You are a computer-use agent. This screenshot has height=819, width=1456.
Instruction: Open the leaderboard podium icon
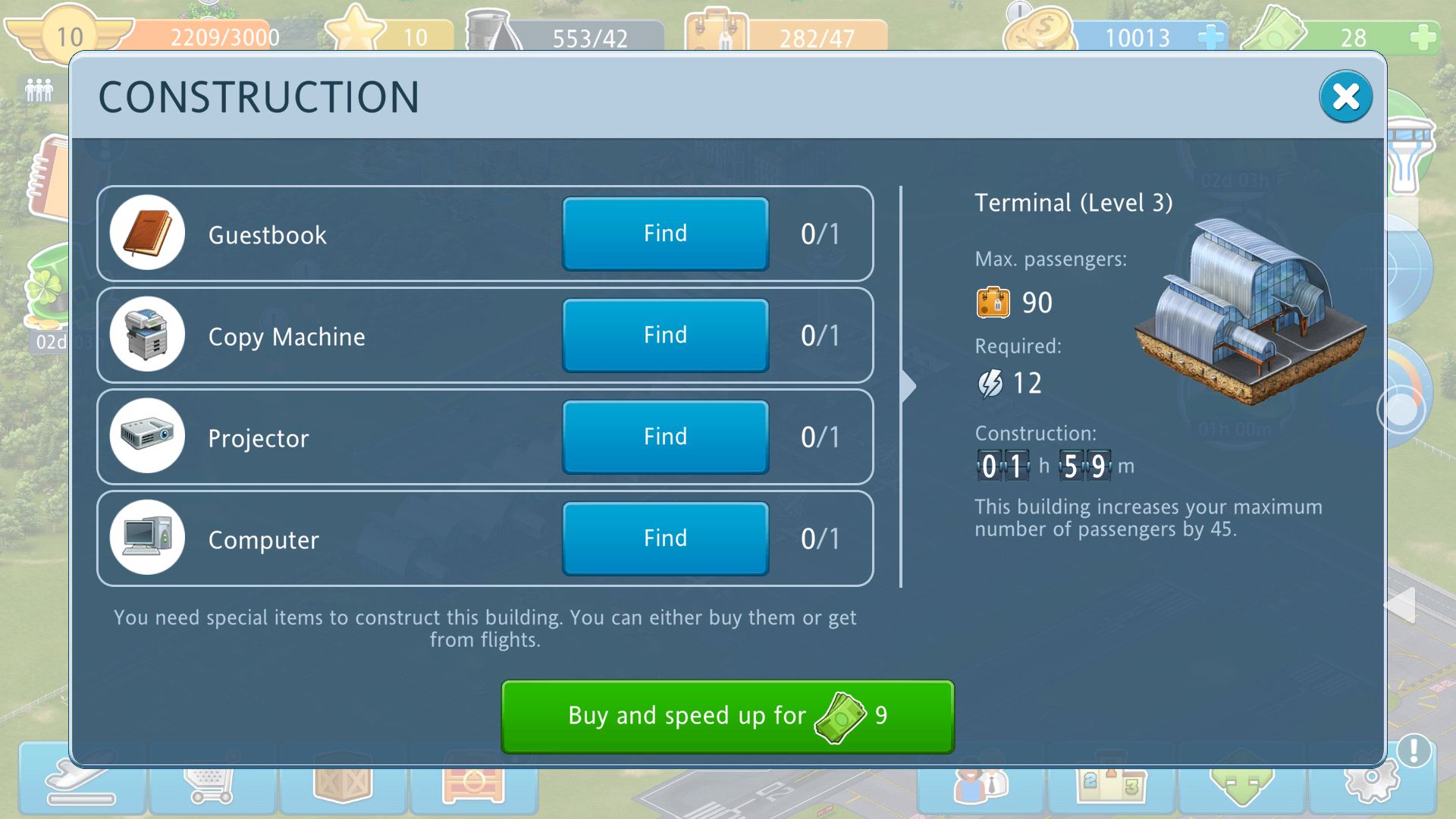coord(1111,785)
